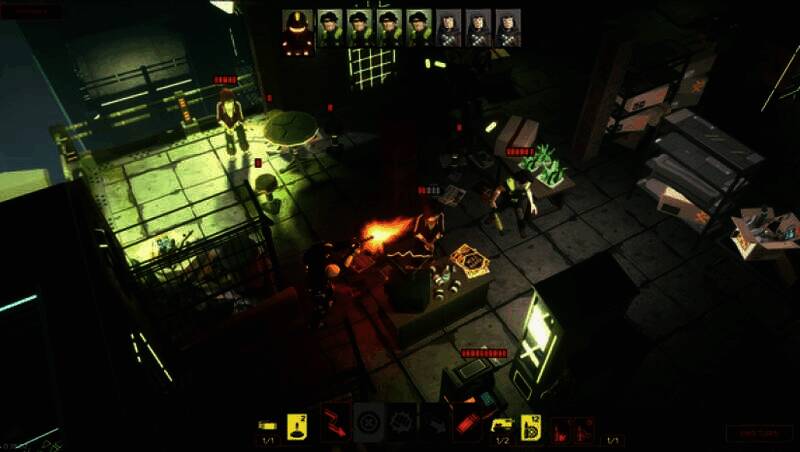Activate the yellow ability numbered 2

pos(297,424)
